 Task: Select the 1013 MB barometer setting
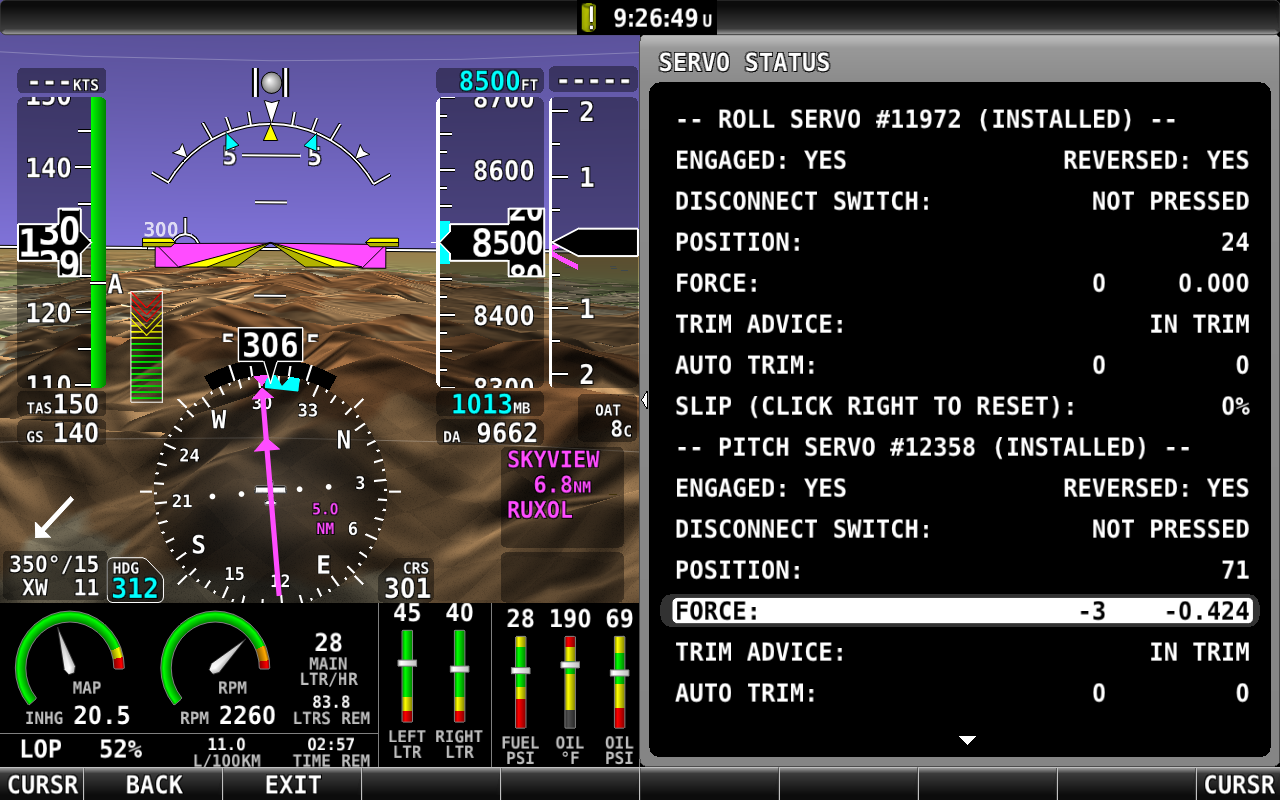coord(490,405)
